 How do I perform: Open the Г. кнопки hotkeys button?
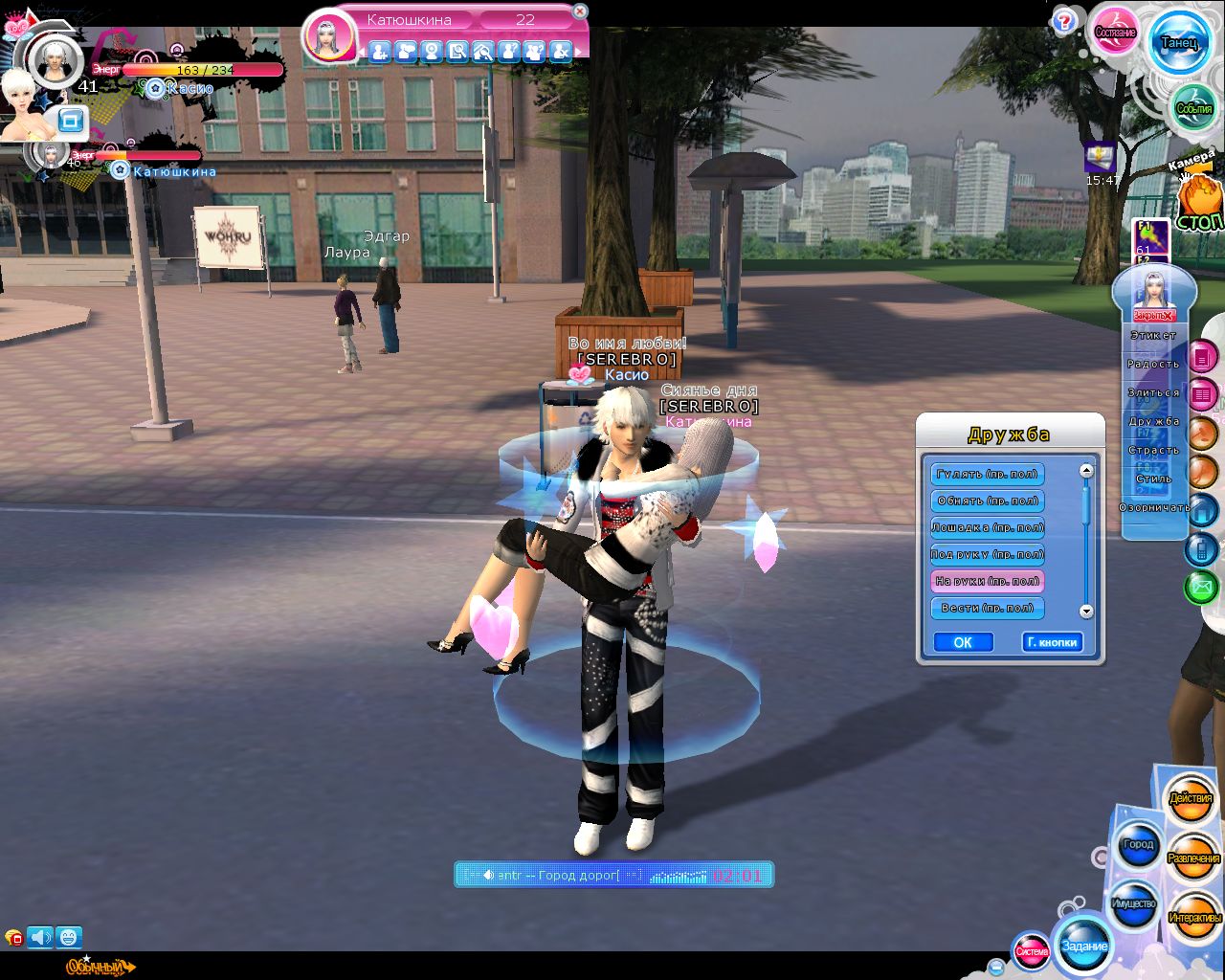1052,642
